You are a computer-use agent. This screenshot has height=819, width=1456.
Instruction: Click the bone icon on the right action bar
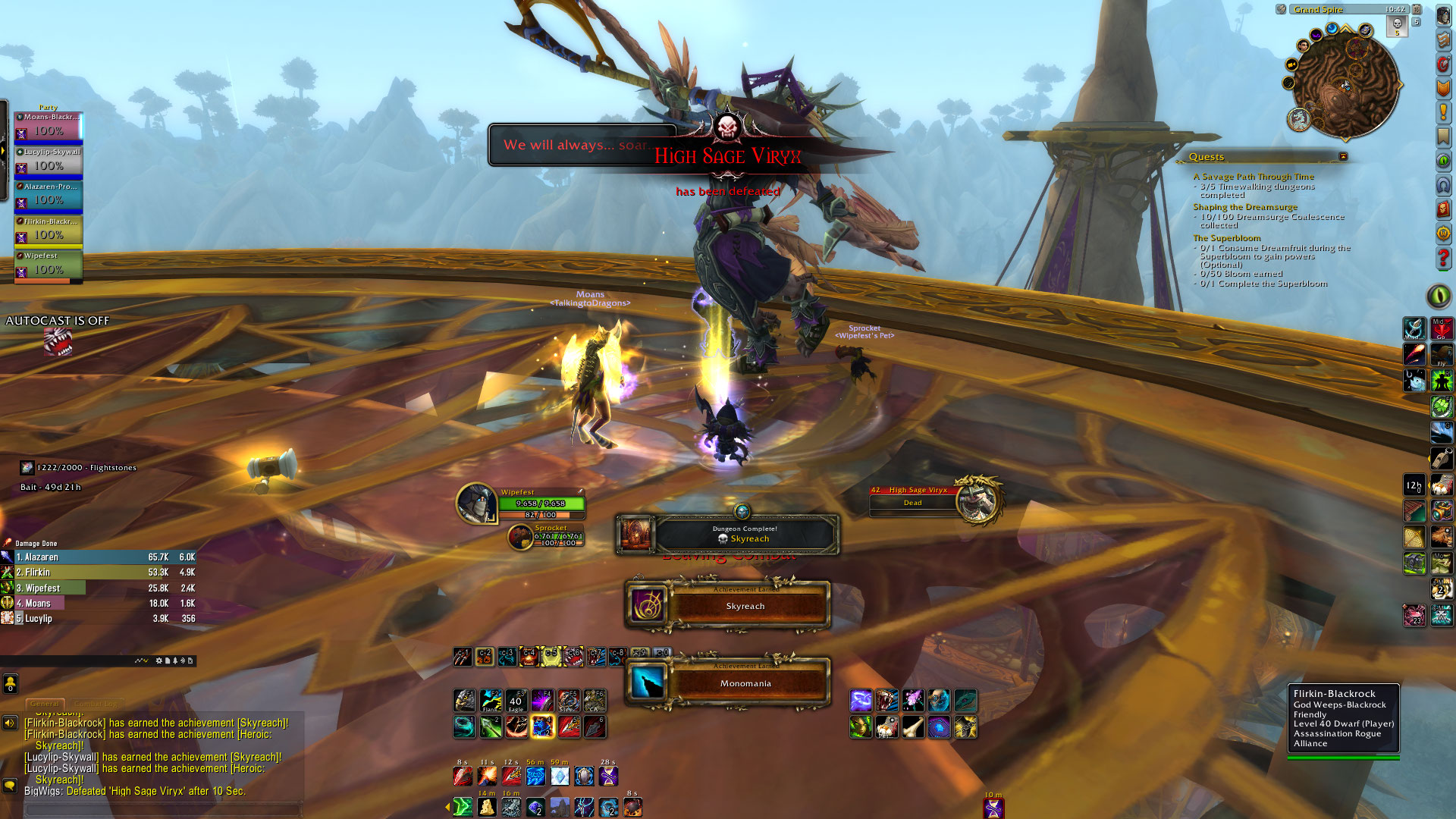pos(912,727)
